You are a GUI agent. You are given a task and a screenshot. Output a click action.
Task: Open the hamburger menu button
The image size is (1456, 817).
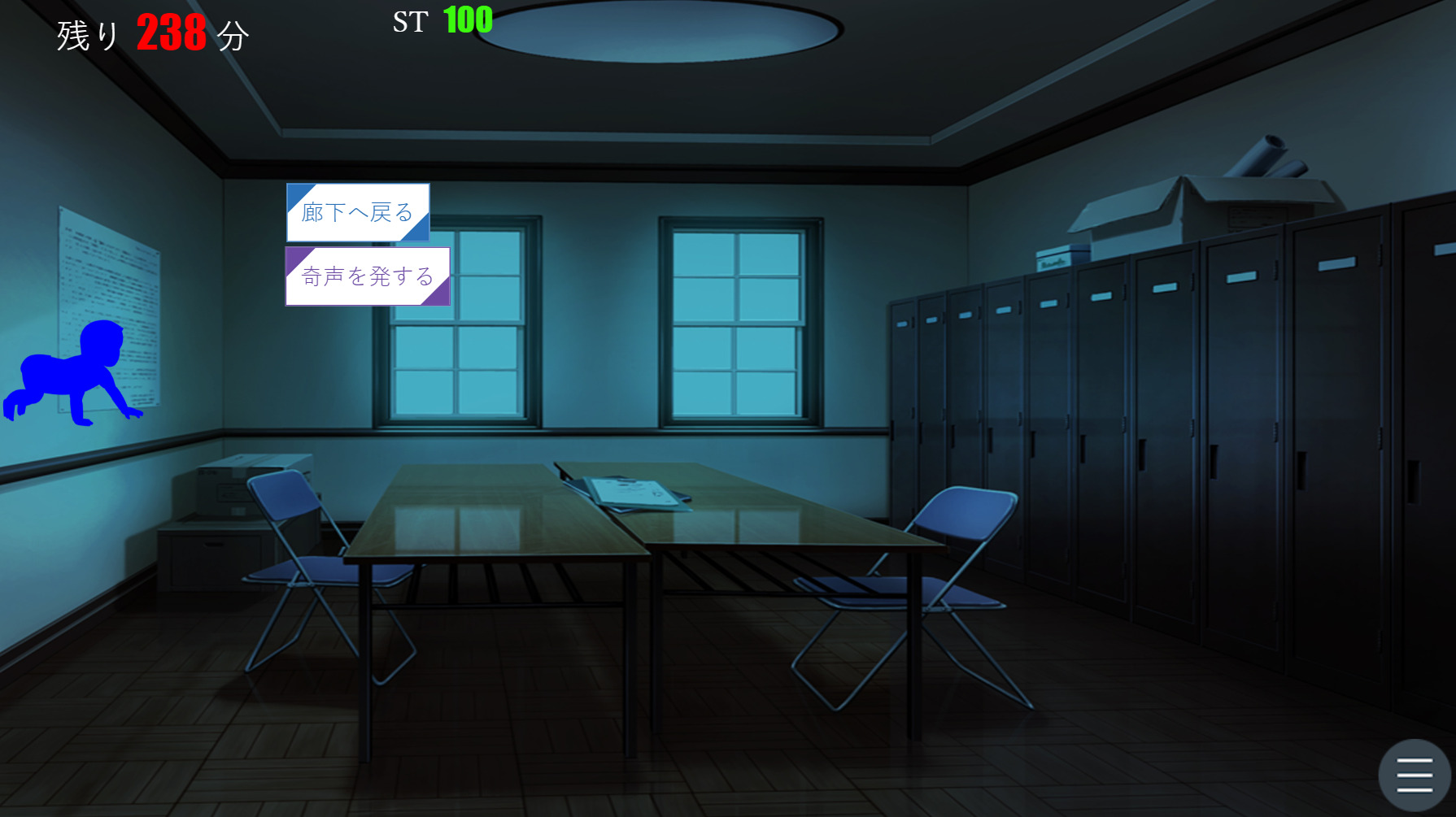tap(1415, 774)
